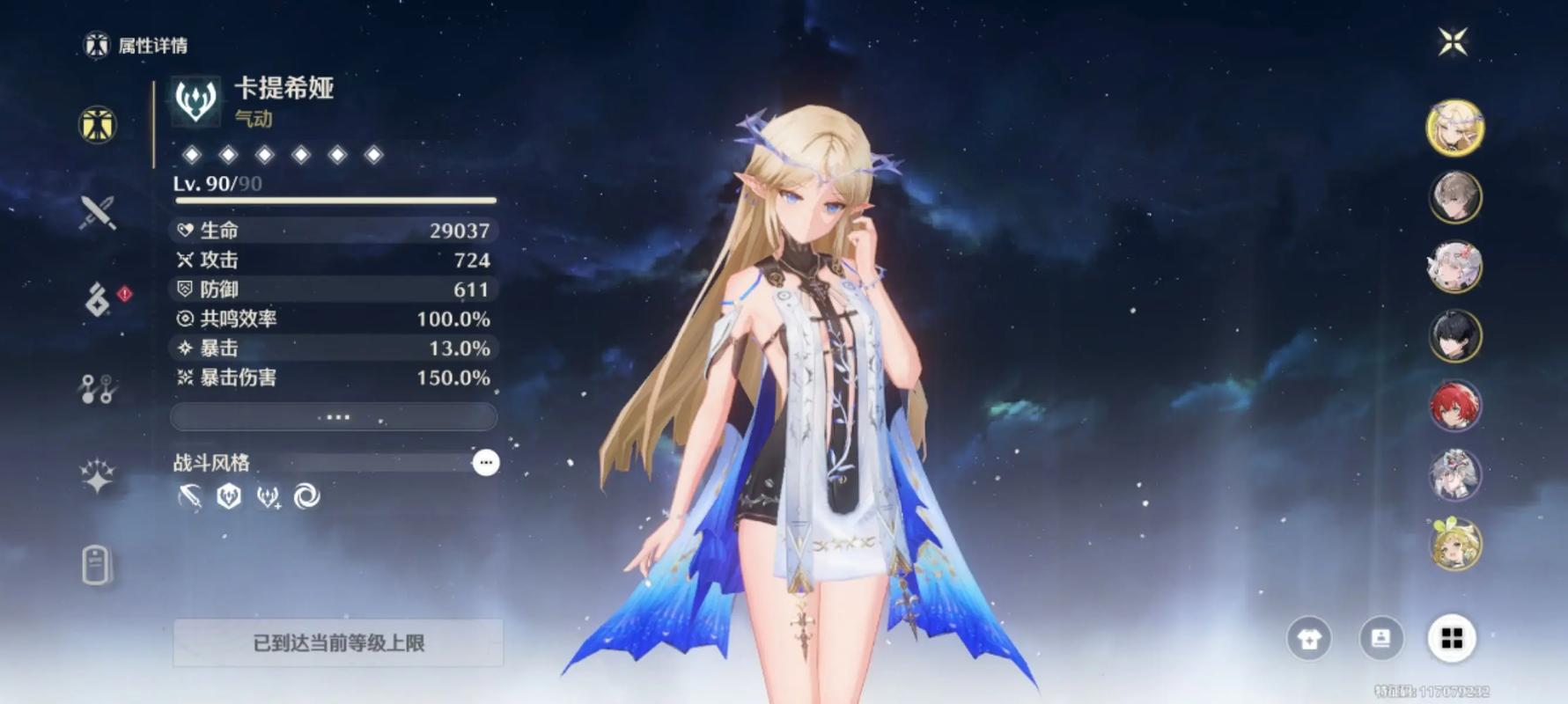The height and width of the screenshot is (704, 1568).
Task: Select the attributes tab showing a figure icon
Action: coord(98,125)
